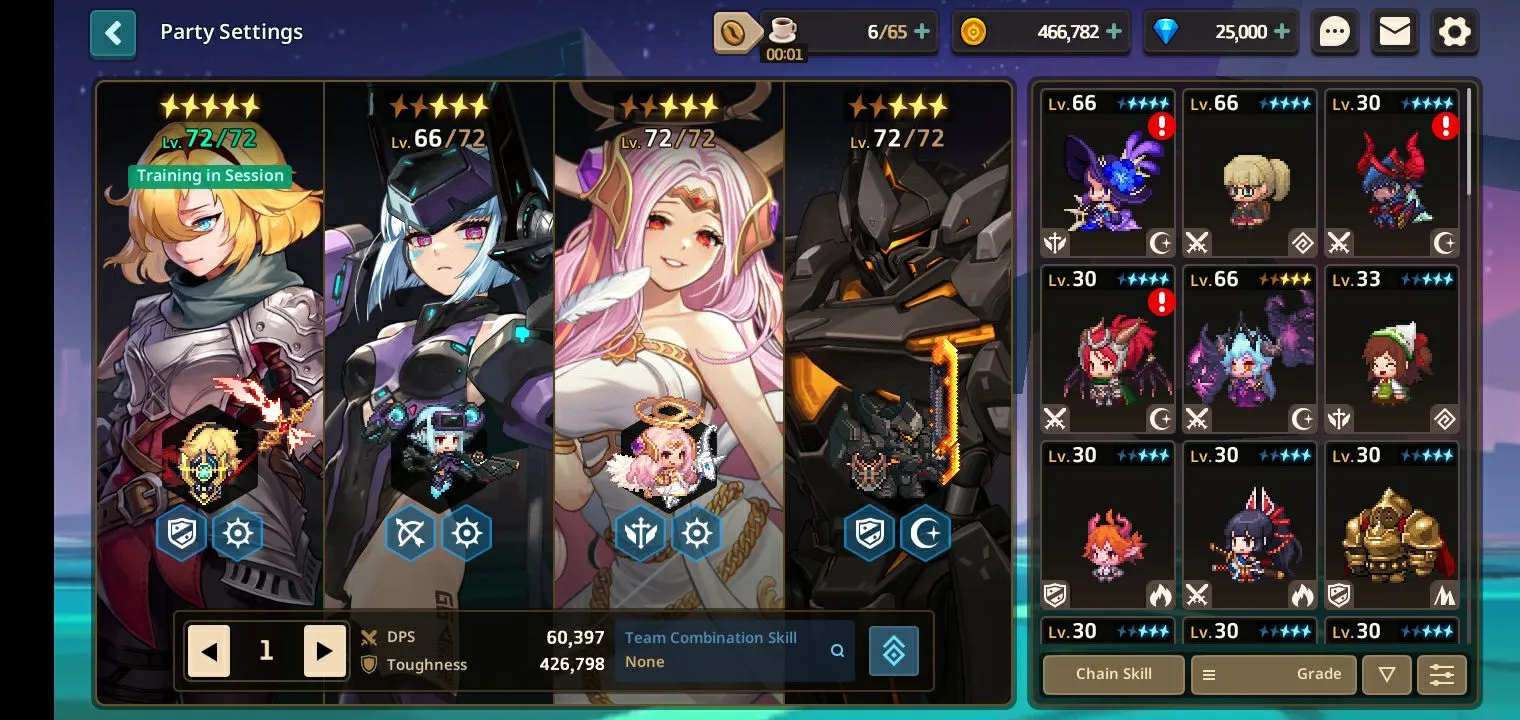Switch to the next party number
The height and width of the screenshot is (720, 1520).
[324, 652]
